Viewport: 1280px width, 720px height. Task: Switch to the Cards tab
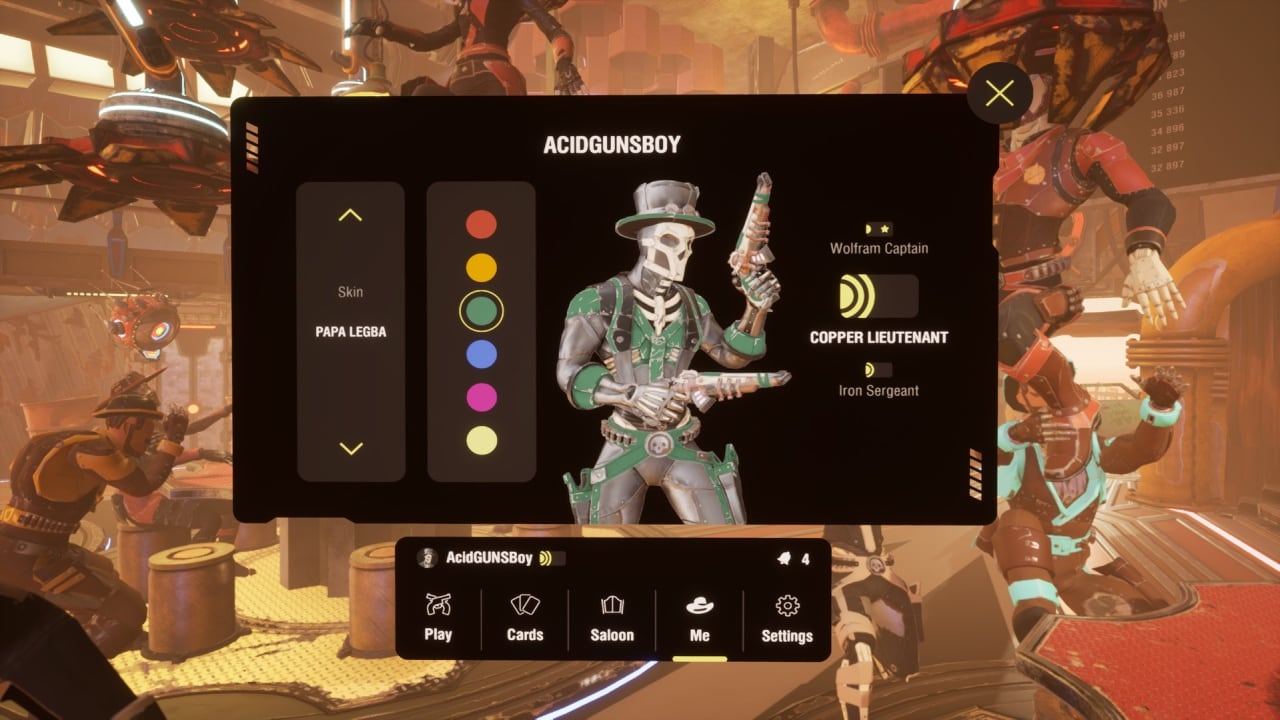[525, 618]
